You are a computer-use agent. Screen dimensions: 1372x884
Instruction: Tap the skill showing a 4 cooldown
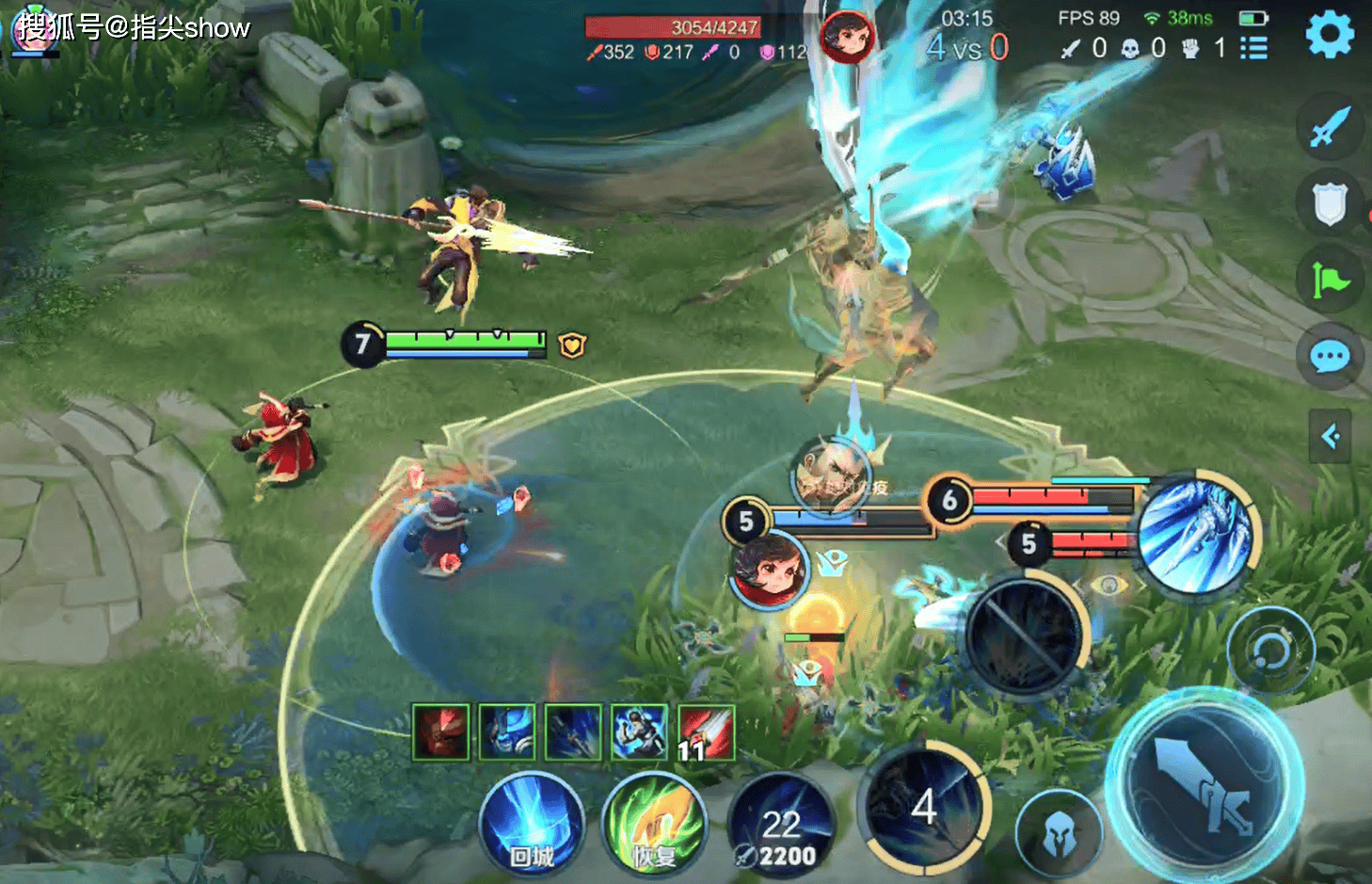tap(925, 808)
